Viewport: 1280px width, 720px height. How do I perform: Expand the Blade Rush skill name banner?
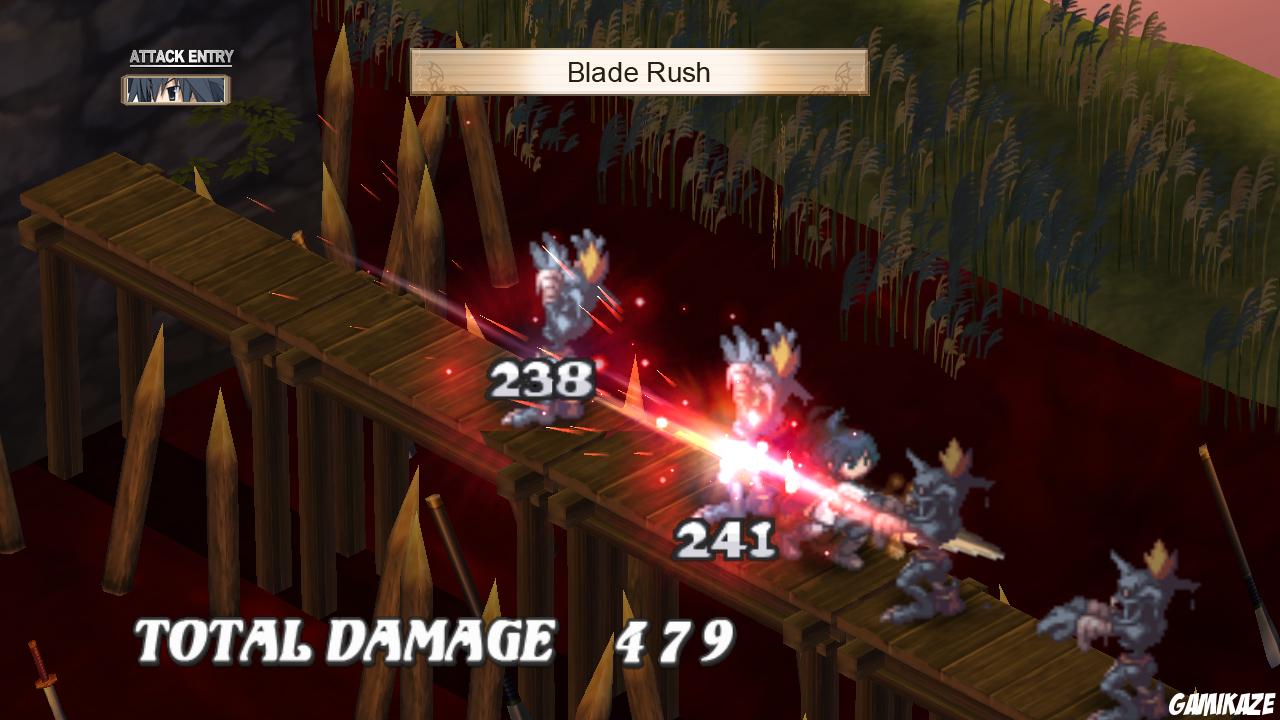pyautogui.click(x=638, y=72)
